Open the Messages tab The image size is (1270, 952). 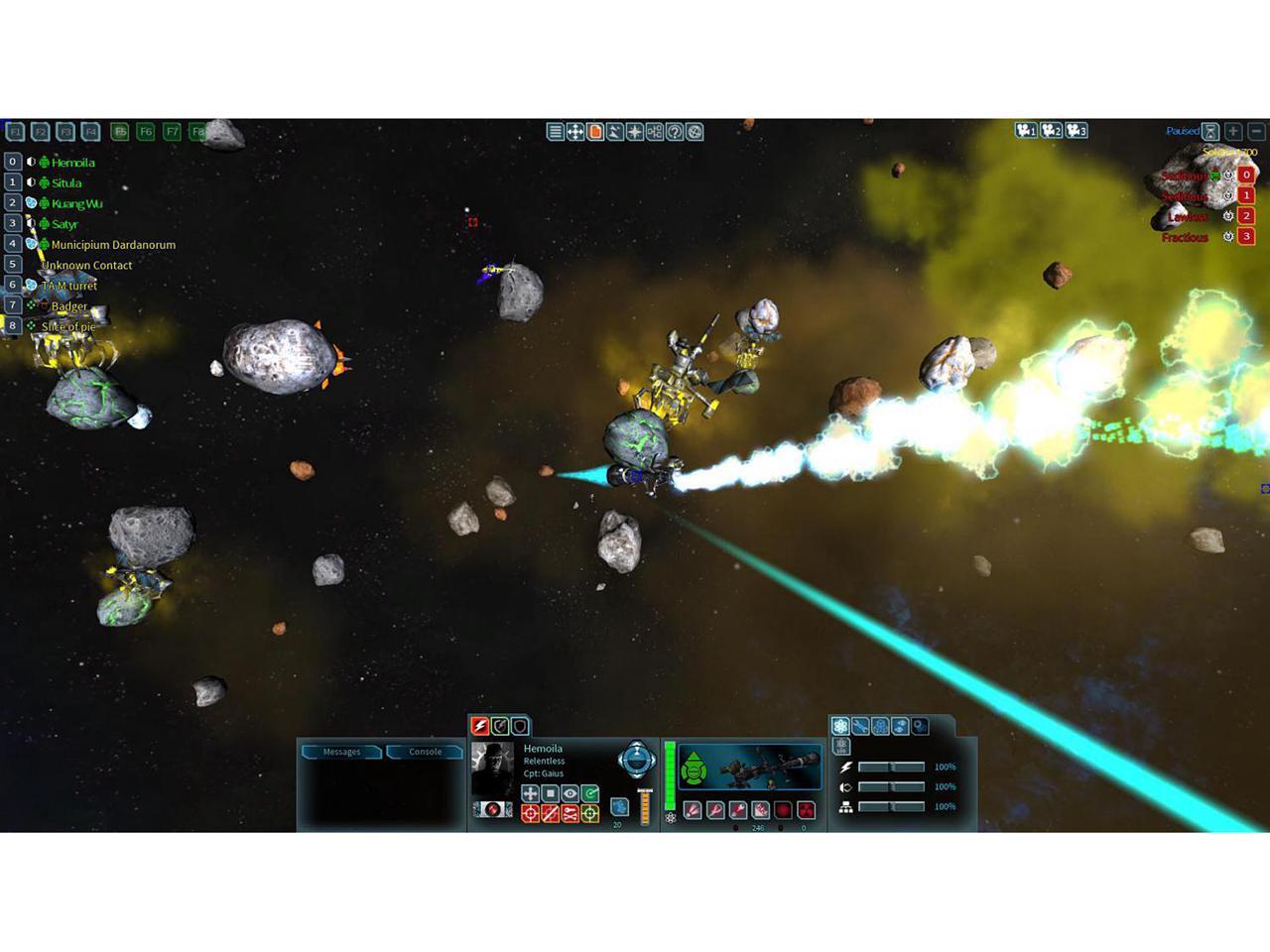[341, 752]
